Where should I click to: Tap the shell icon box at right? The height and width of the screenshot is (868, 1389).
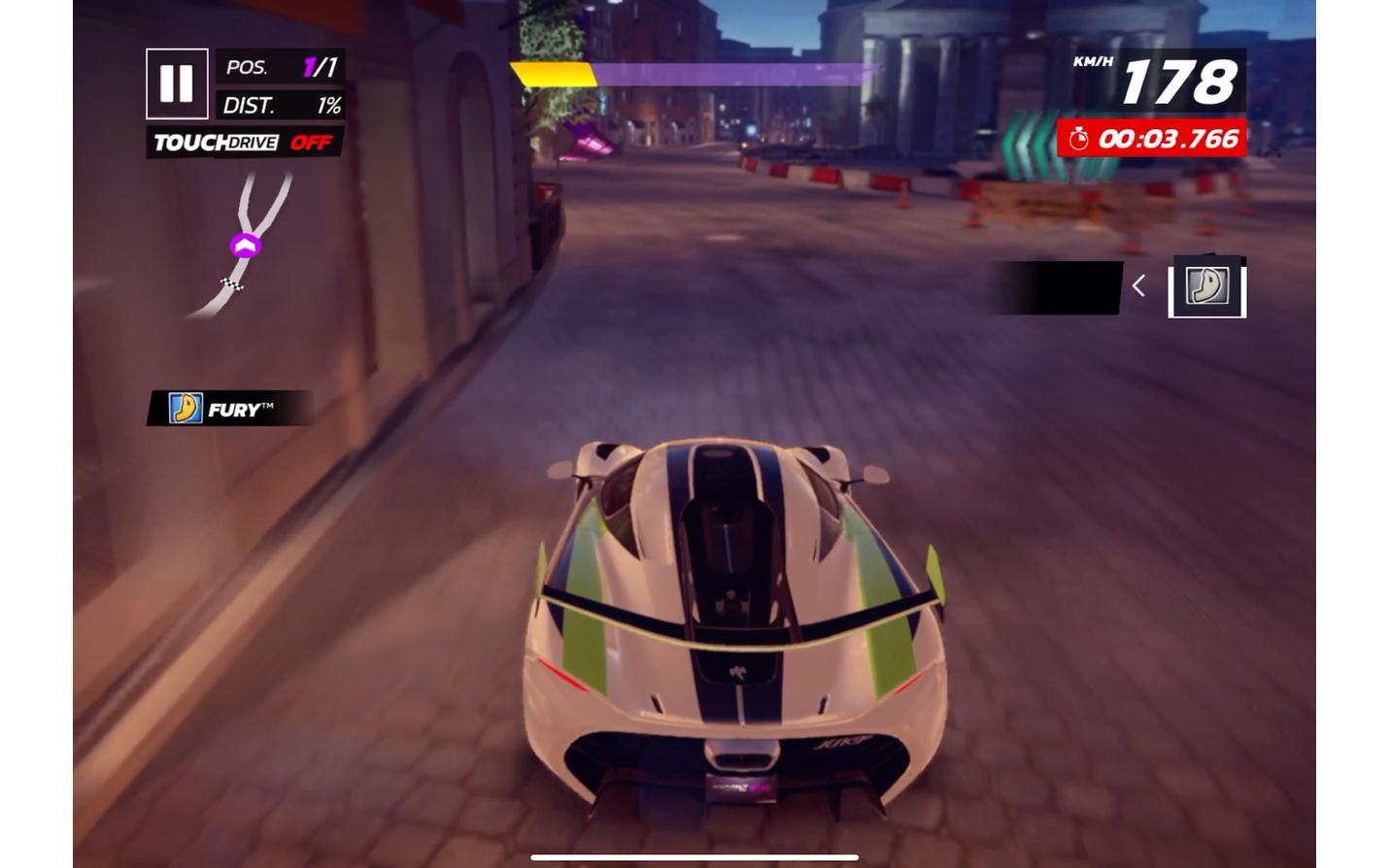coord(1206,286)
